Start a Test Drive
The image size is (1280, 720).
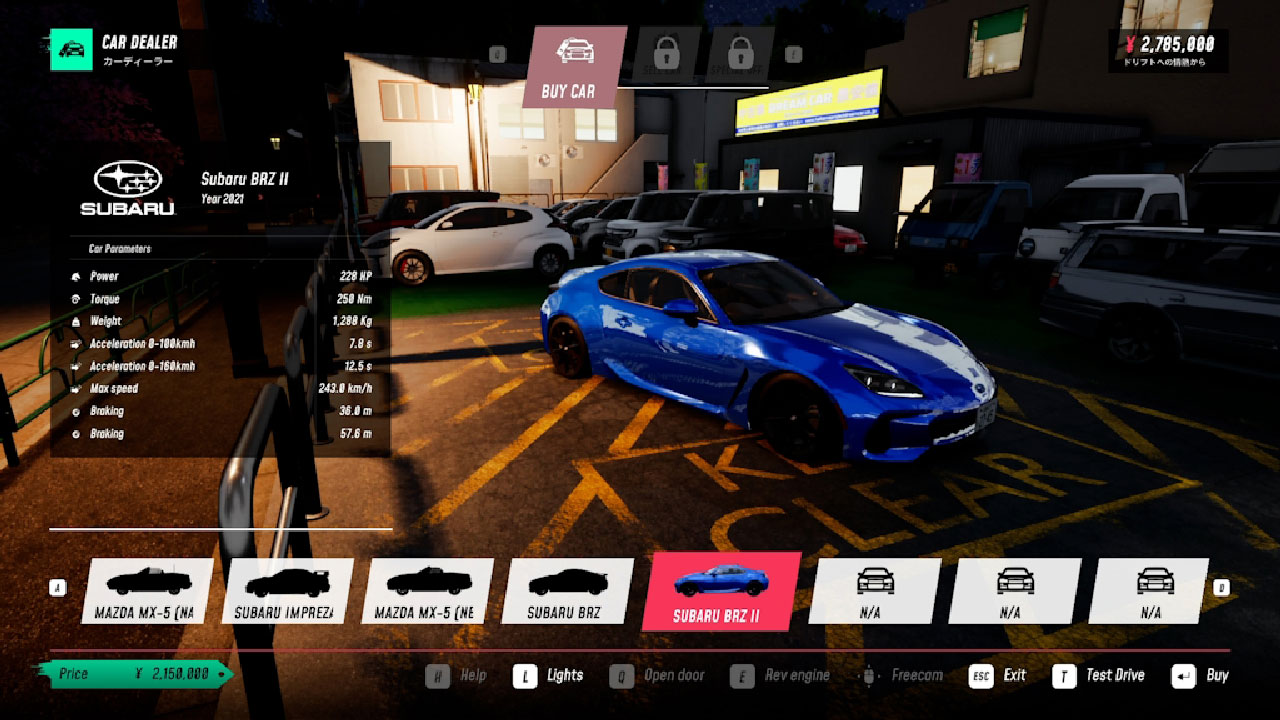[x=1100, y=676]
